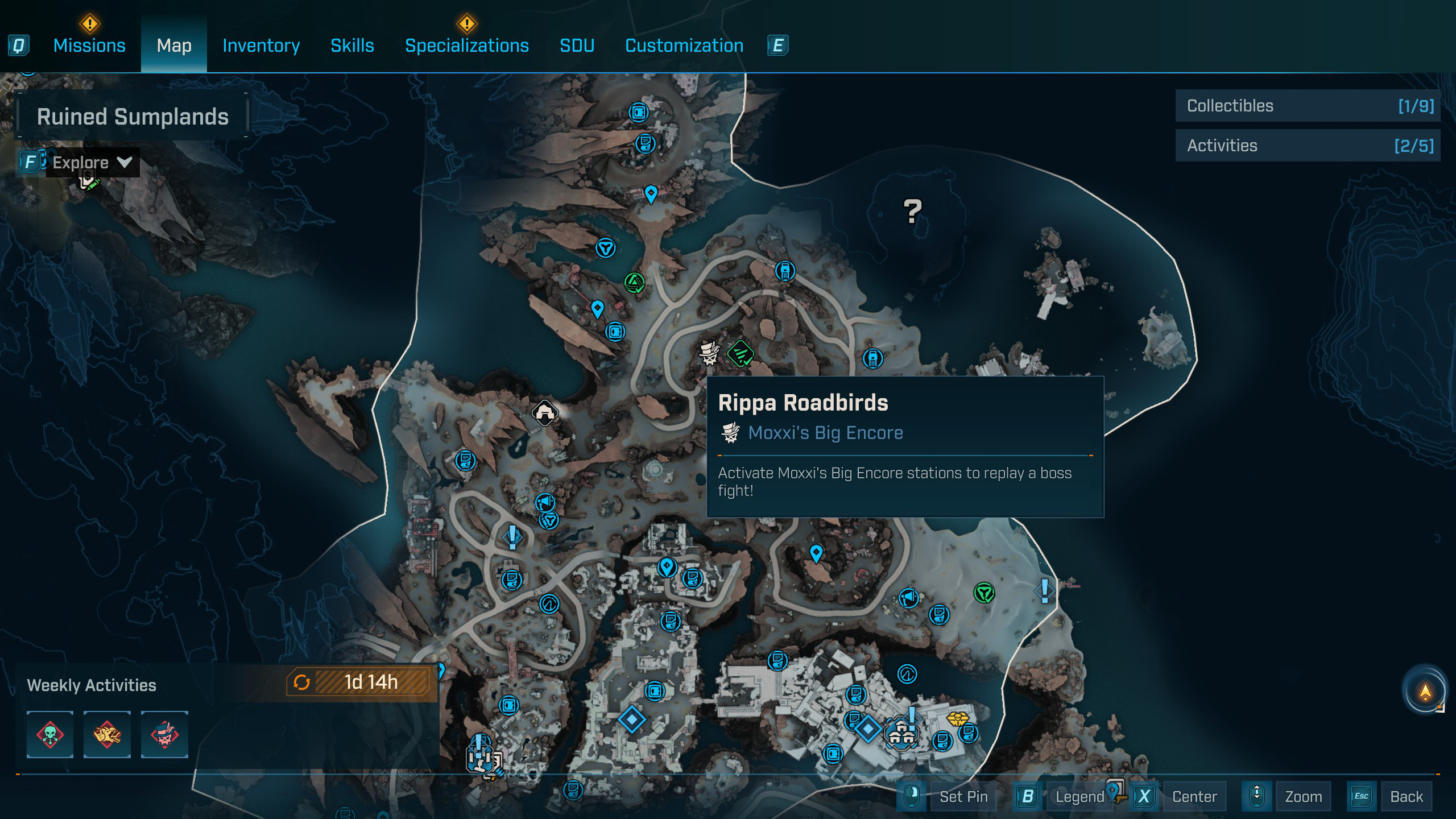Open the Inventory tab

click(x=261, y=45)
